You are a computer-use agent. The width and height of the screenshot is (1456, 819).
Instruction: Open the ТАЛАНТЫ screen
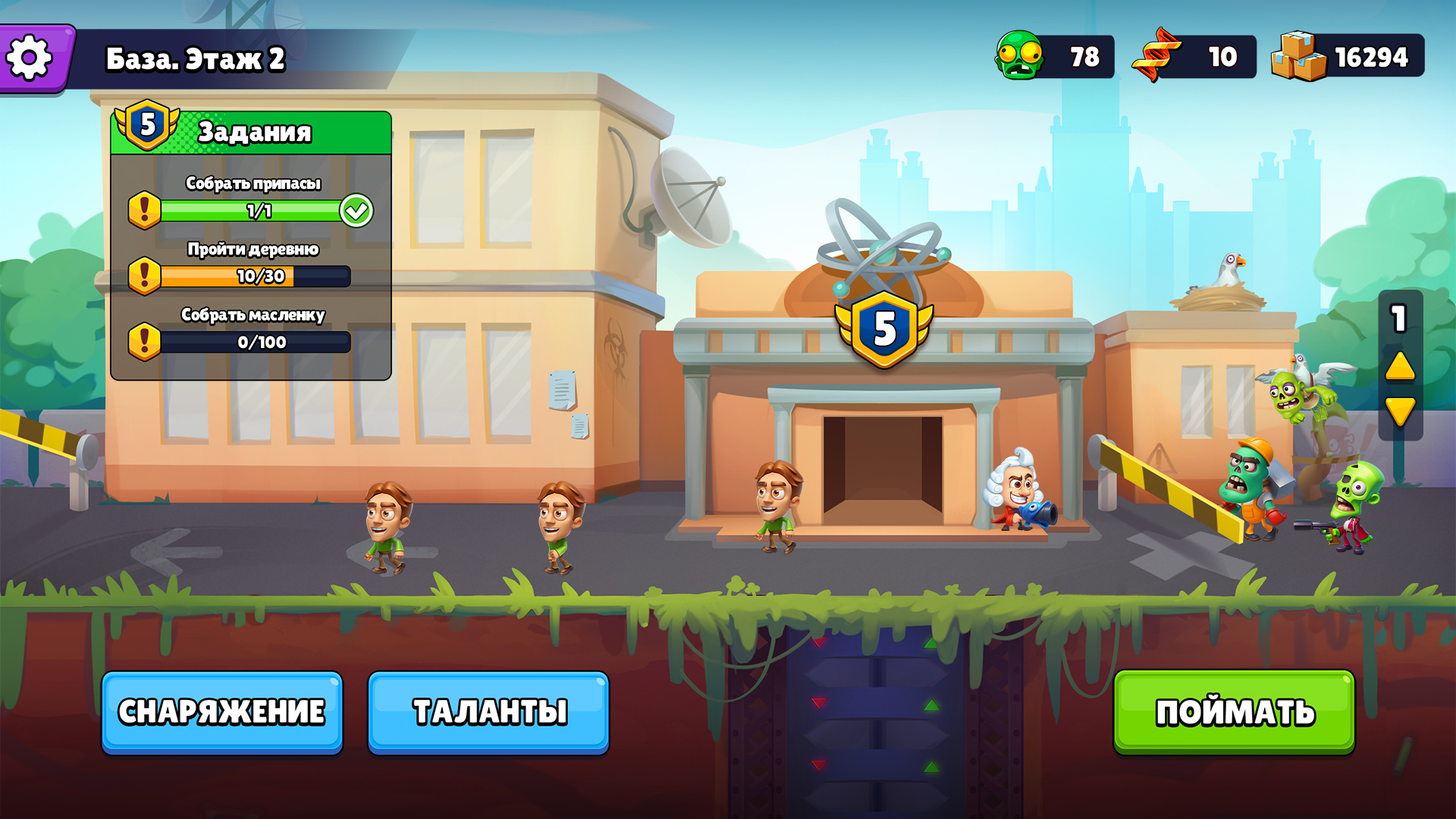488,711
